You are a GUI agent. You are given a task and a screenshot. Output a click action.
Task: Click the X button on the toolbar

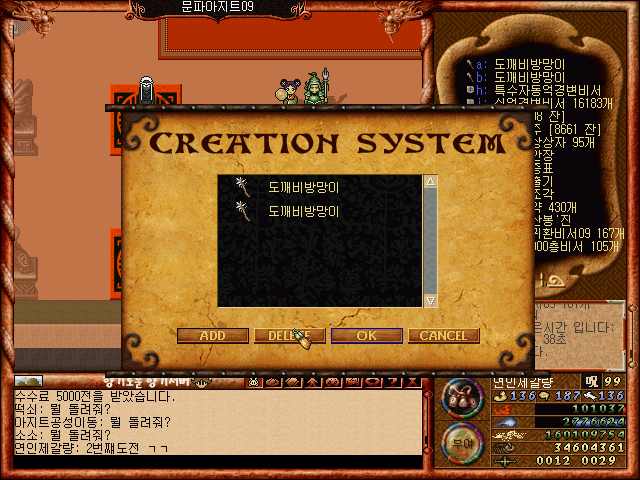[x=411, y=382]
